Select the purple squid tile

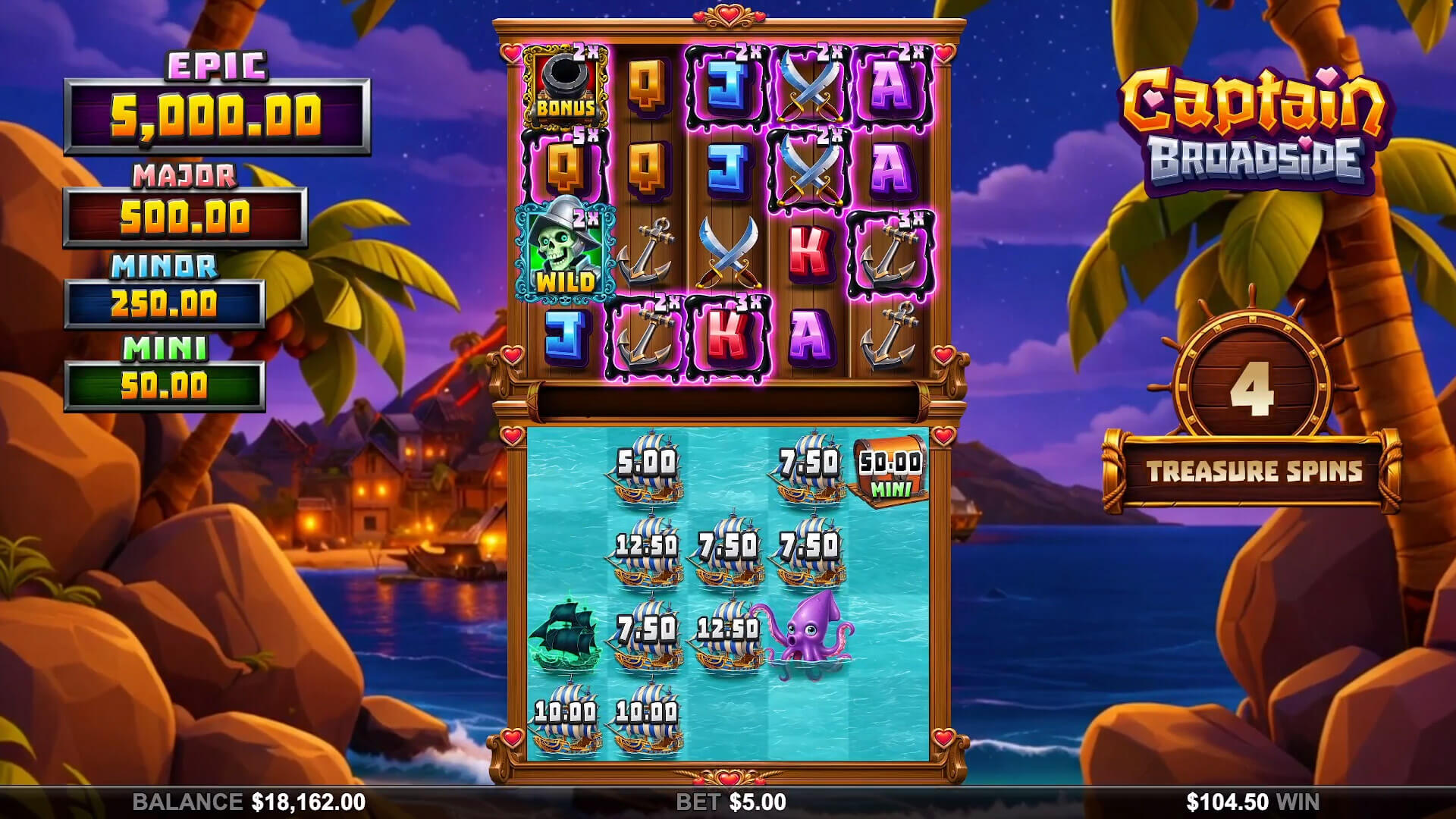[808, 632]
